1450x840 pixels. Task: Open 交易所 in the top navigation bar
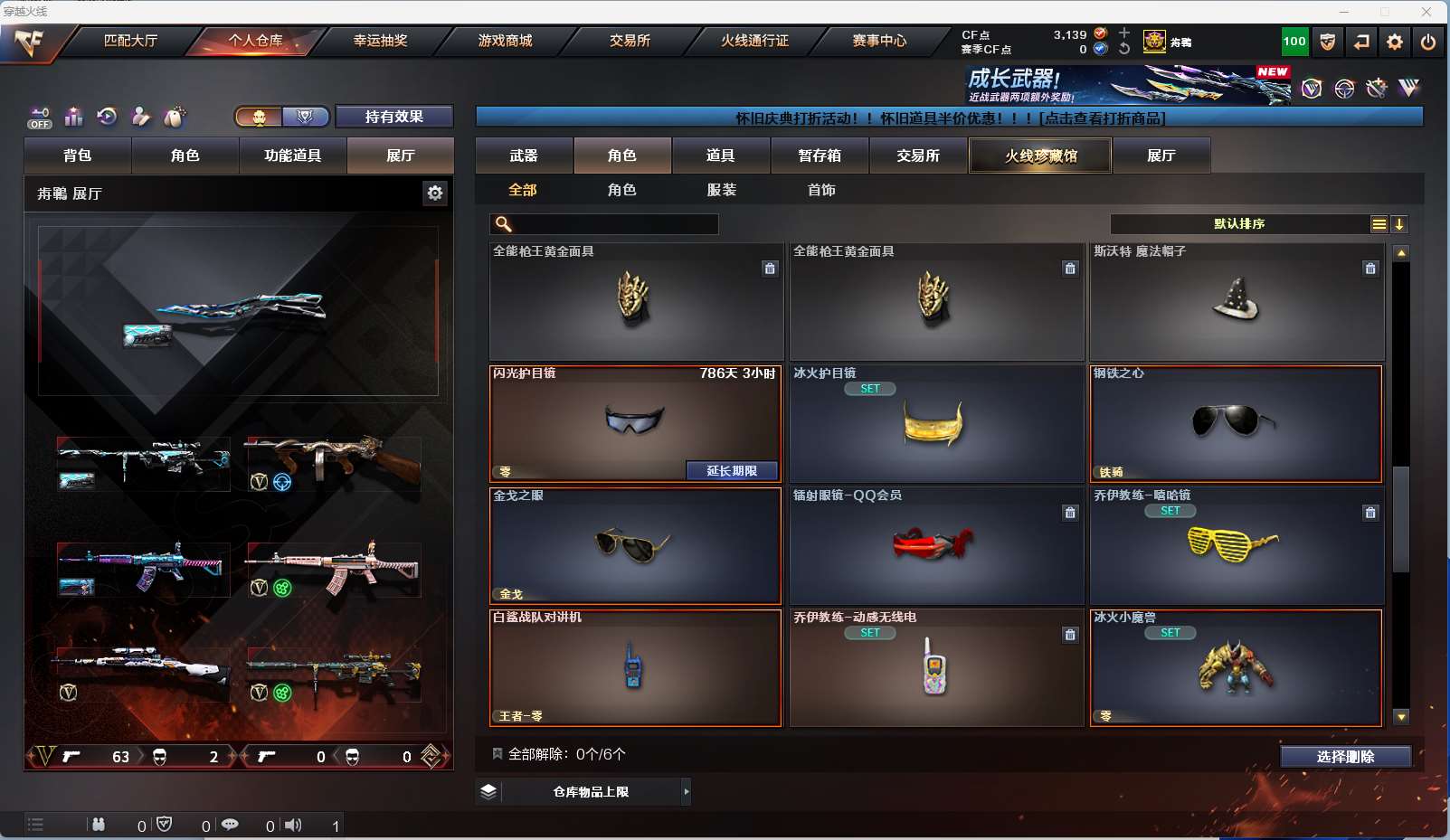coord(630,41)
